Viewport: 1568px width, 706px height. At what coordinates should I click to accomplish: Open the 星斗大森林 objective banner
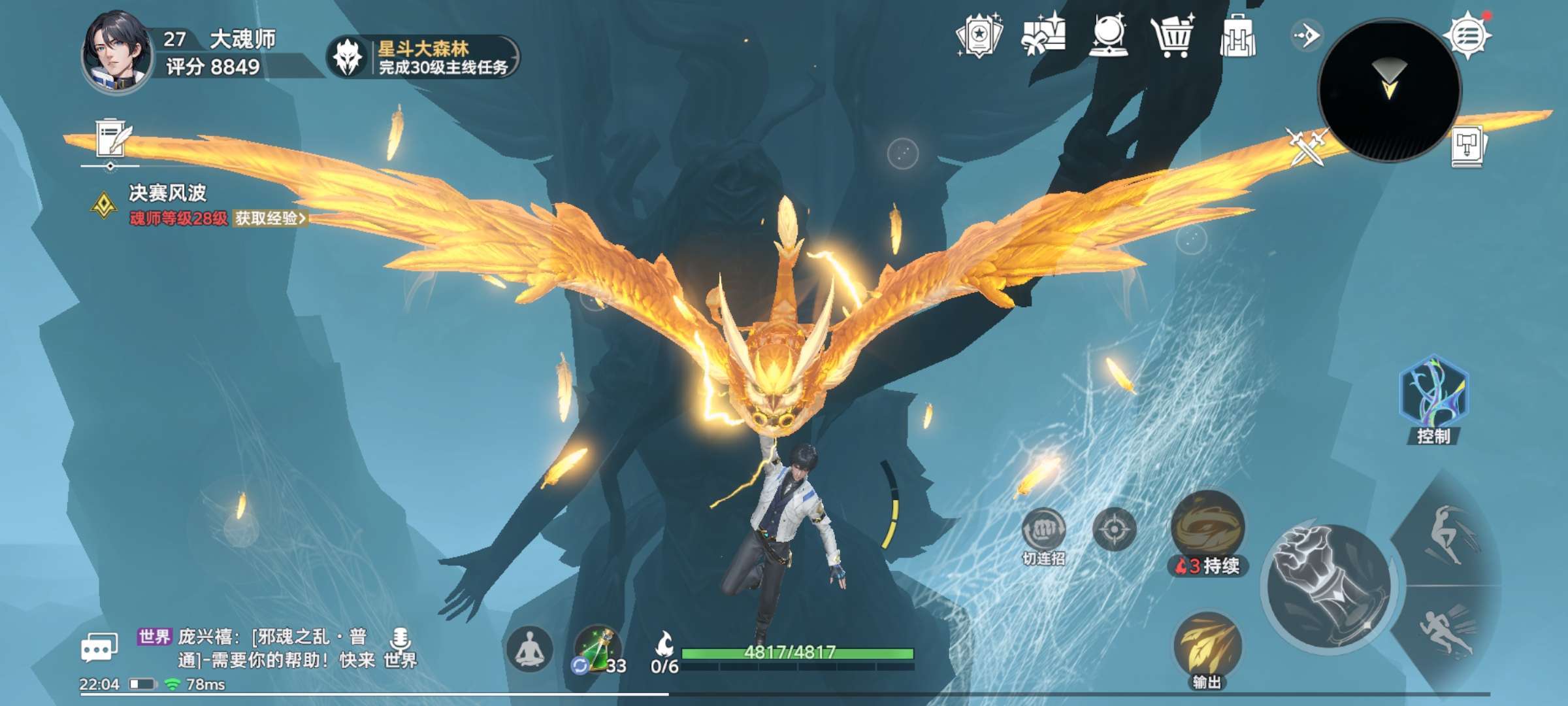[423, 58]
